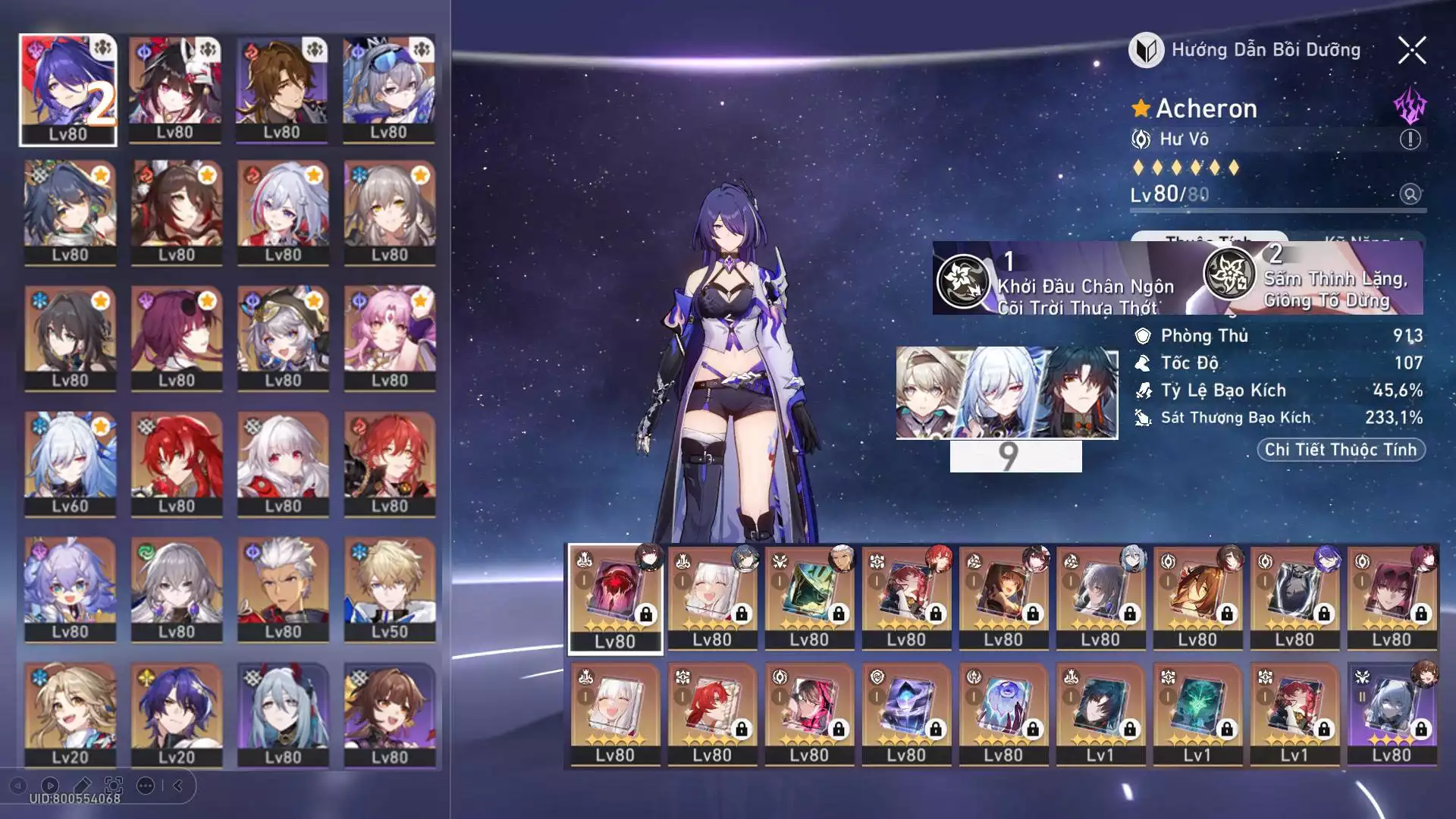Close the character details screen
The width and height of the screenshot is (1456, 819).
[x=1411, y=51]
